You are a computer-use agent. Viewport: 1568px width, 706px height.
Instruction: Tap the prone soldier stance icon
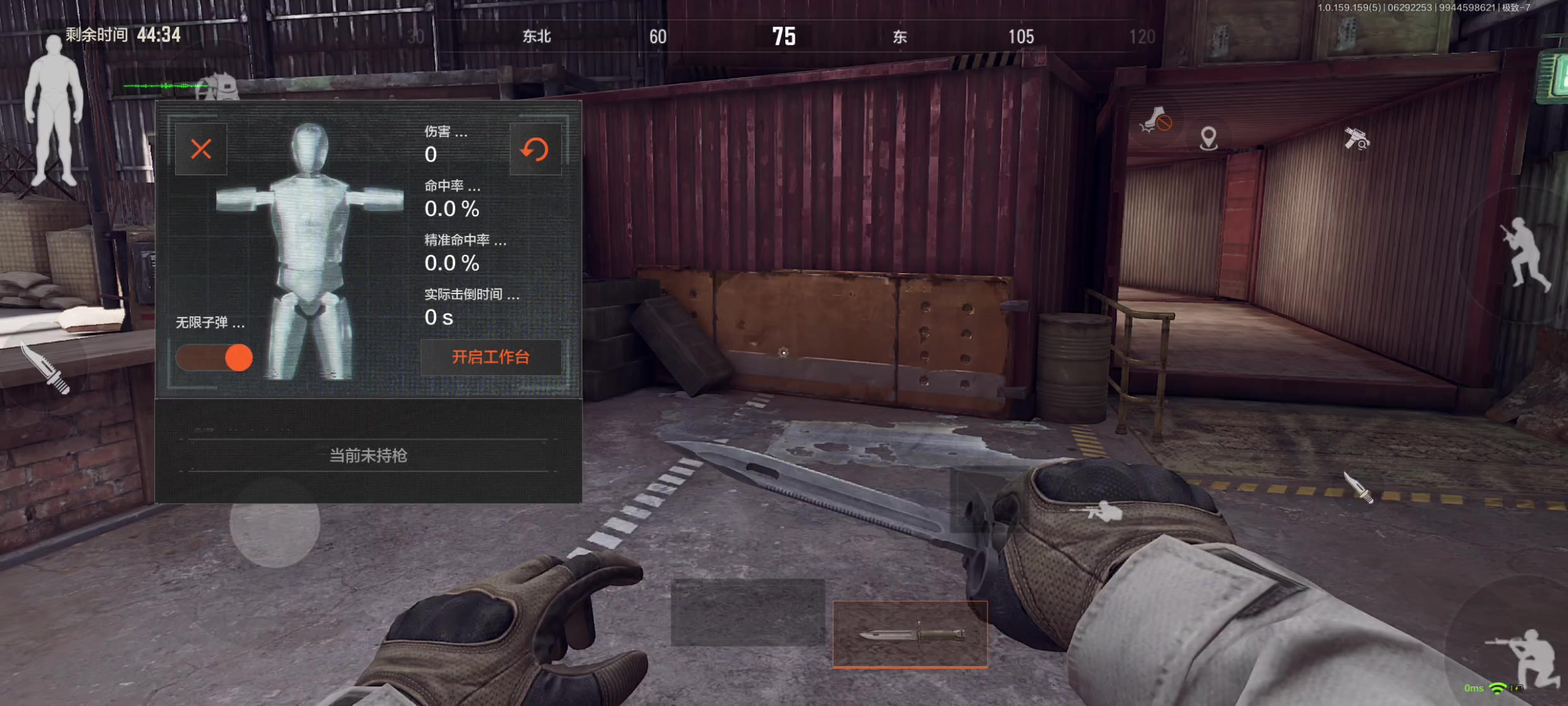[x=1103, y=511]
